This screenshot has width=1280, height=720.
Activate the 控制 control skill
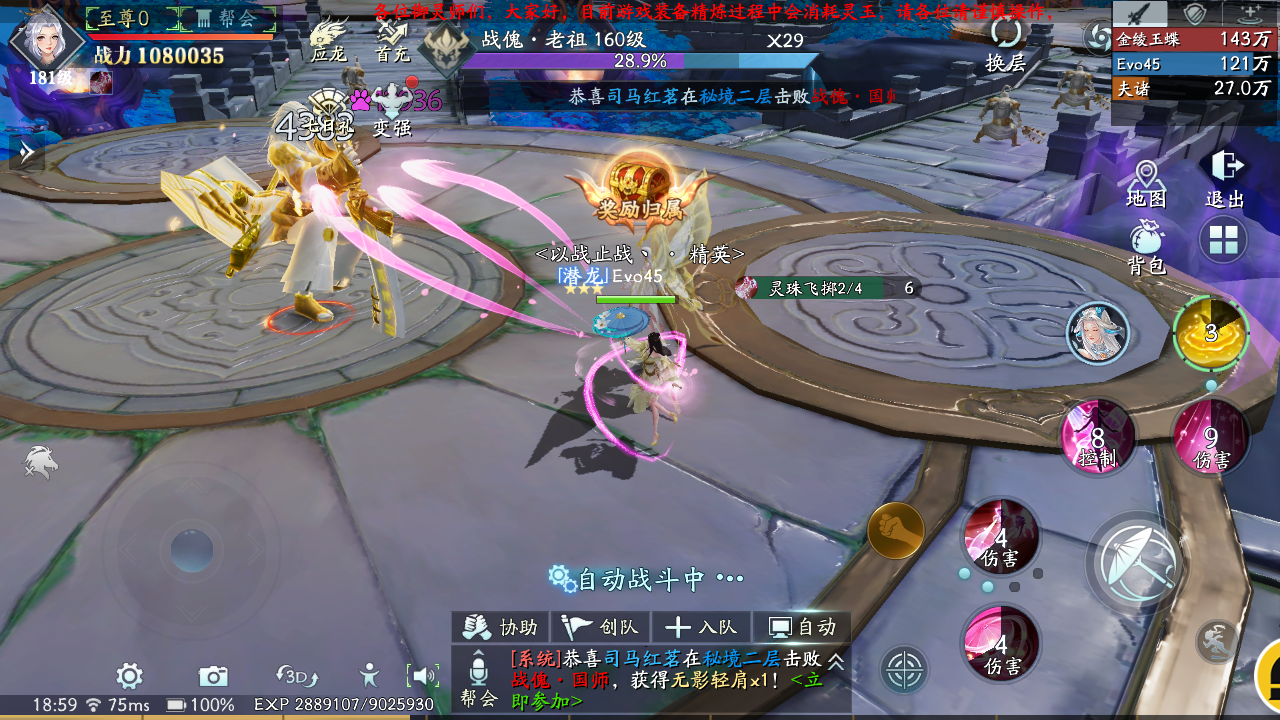point(1098,438)
